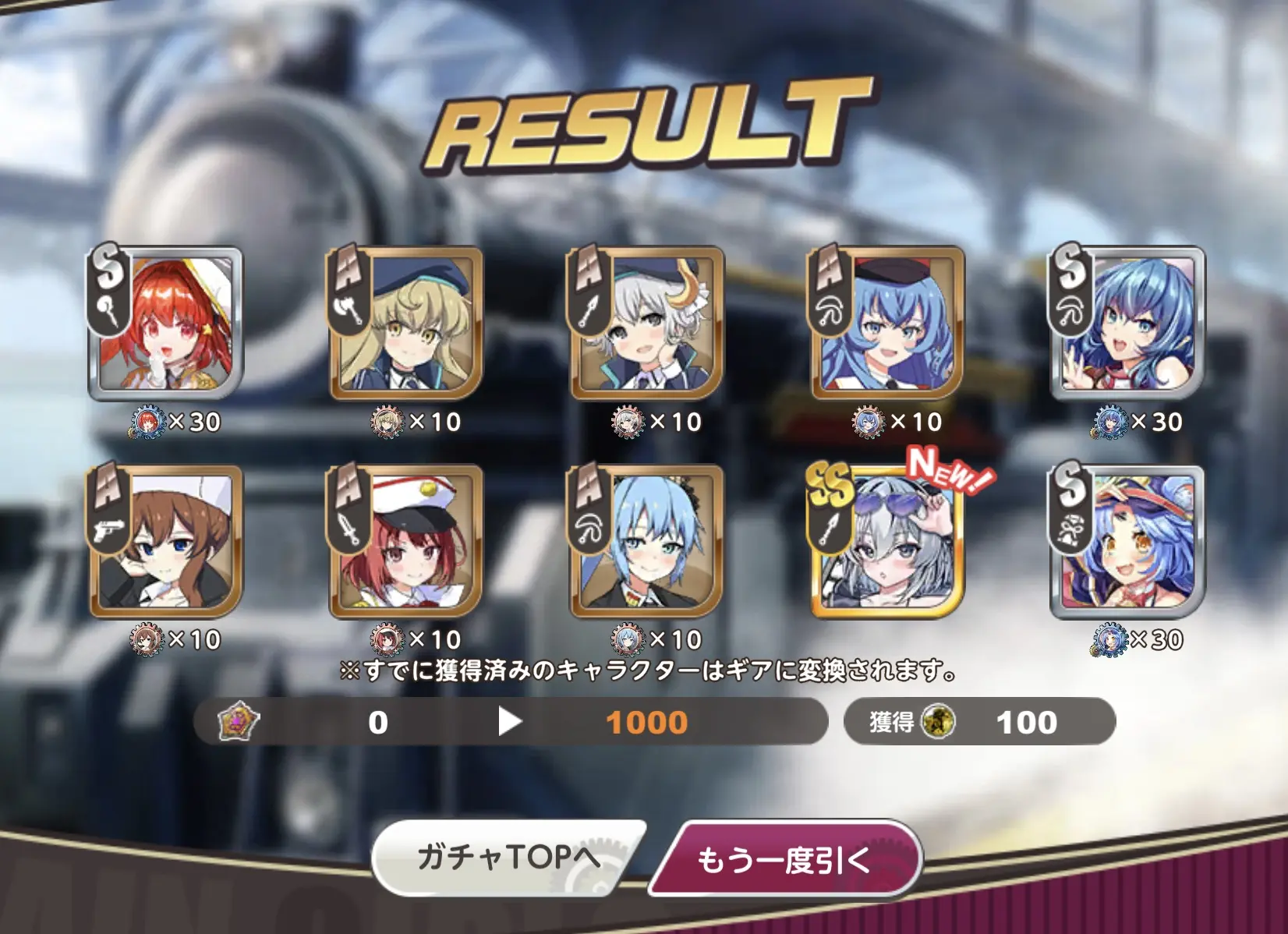View the blonde A-rank axe character card
1288x934 pixels.
[405, 324]
